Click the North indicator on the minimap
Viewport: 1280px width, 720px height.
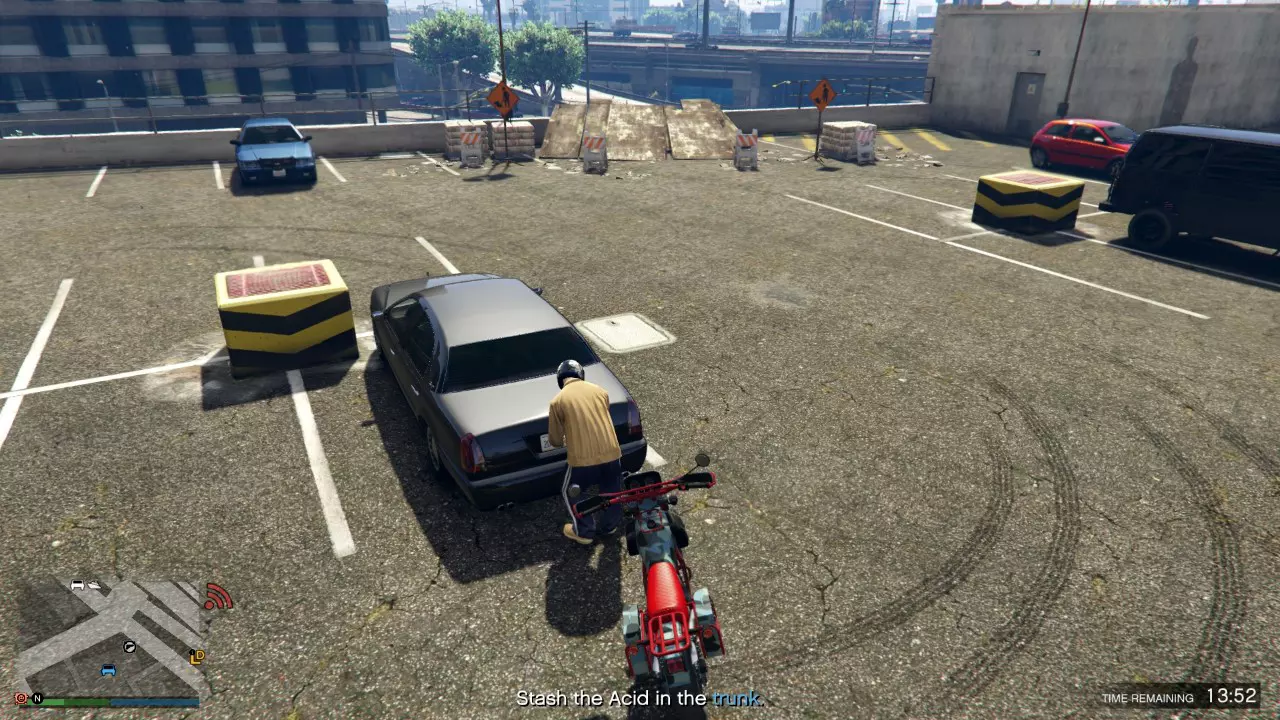(x=37, y=698)
